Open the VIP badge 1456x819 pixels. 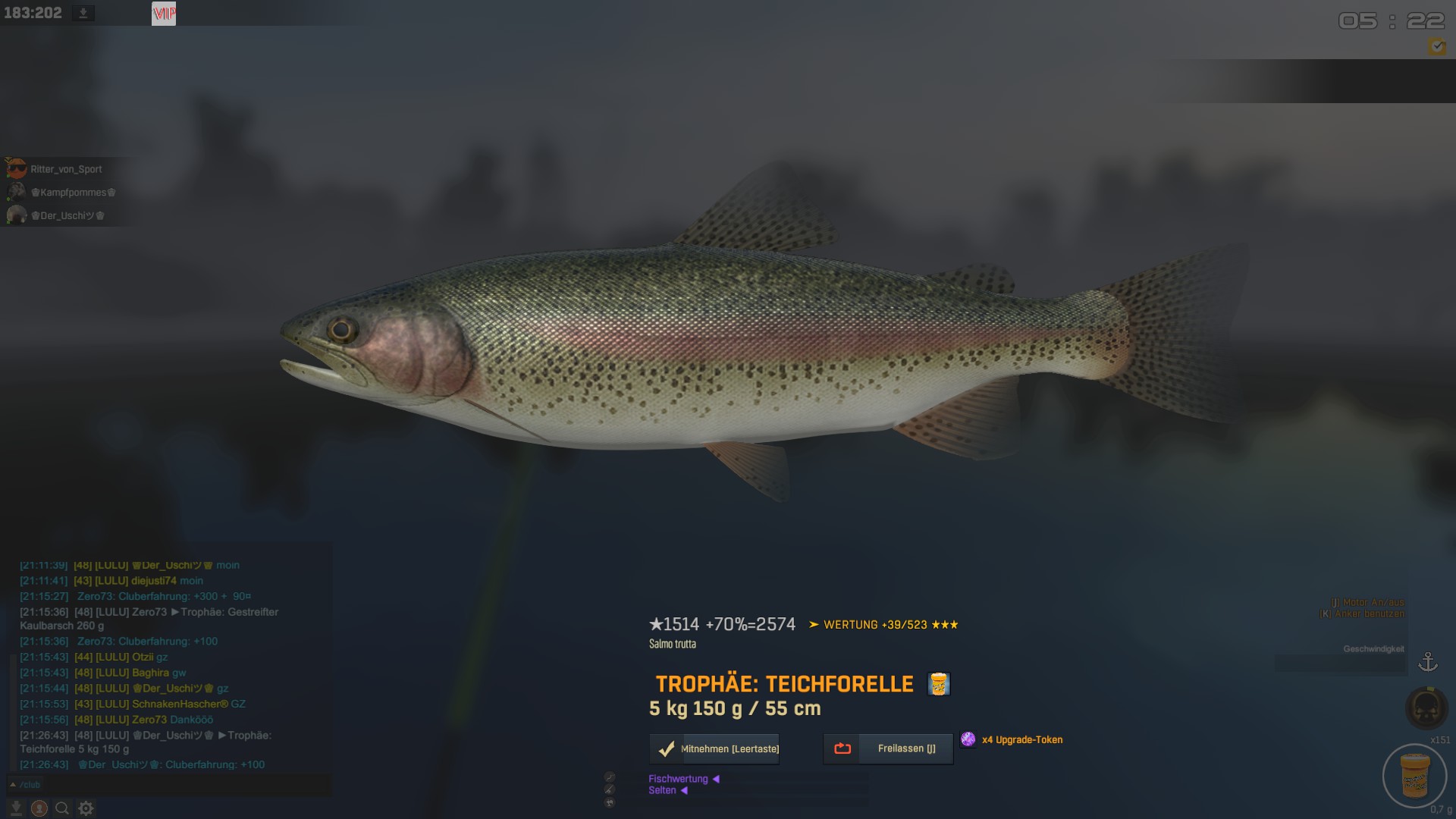click(x=164, y=14)
